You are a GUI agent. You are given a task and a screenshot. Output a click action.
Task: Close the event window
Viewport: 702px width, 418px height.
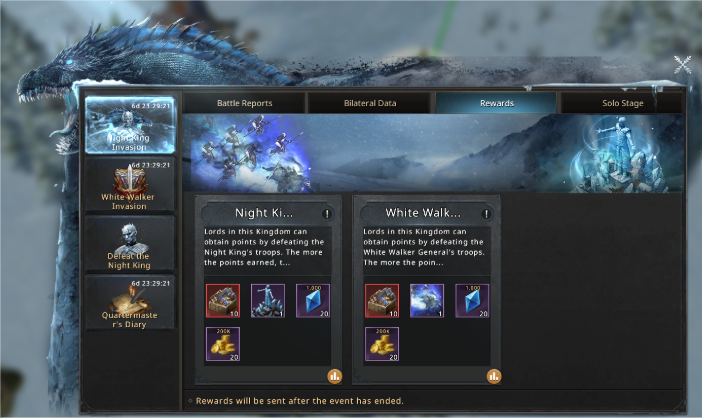683,65
